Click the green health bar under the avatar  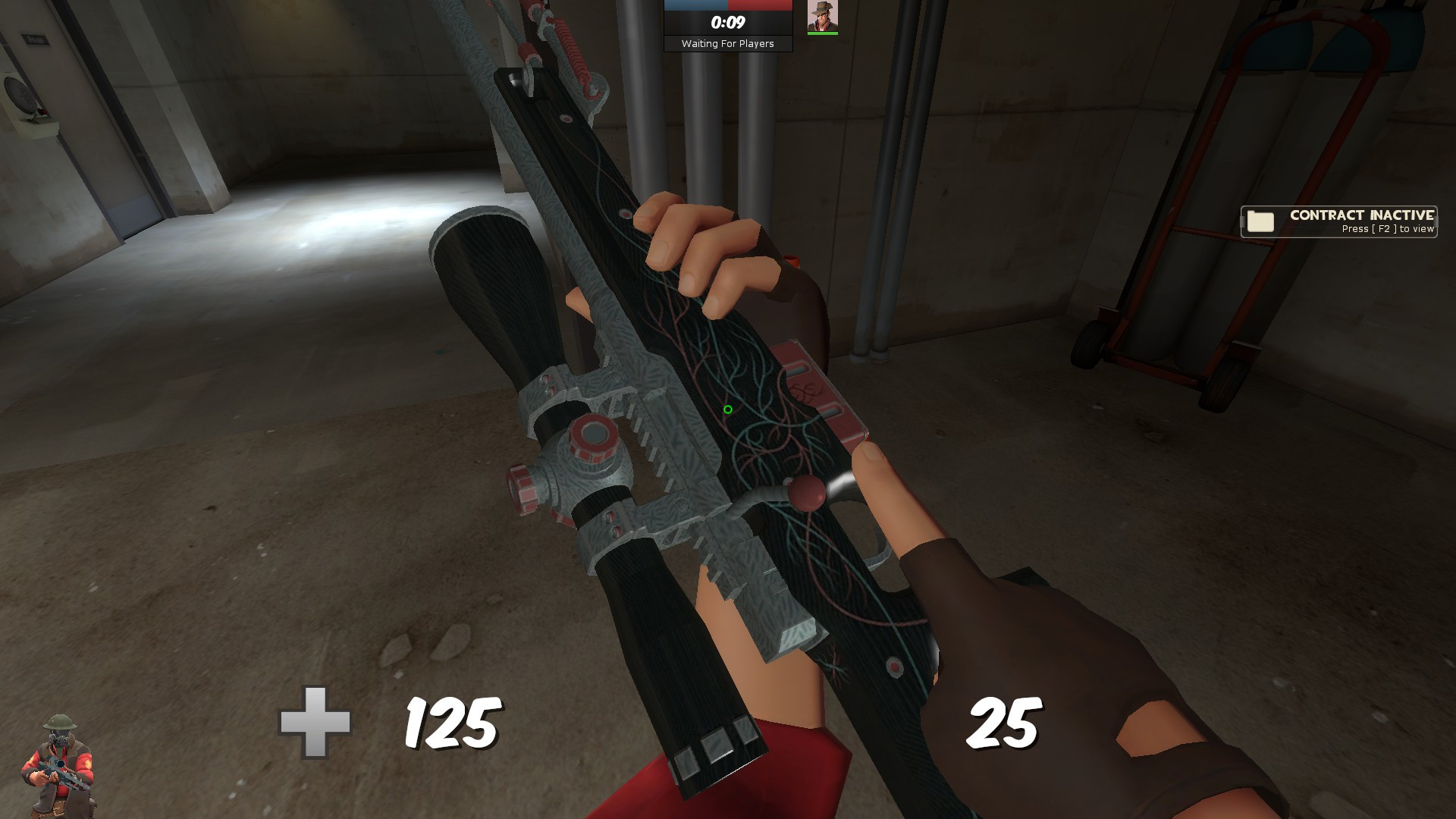pos(824,33)
